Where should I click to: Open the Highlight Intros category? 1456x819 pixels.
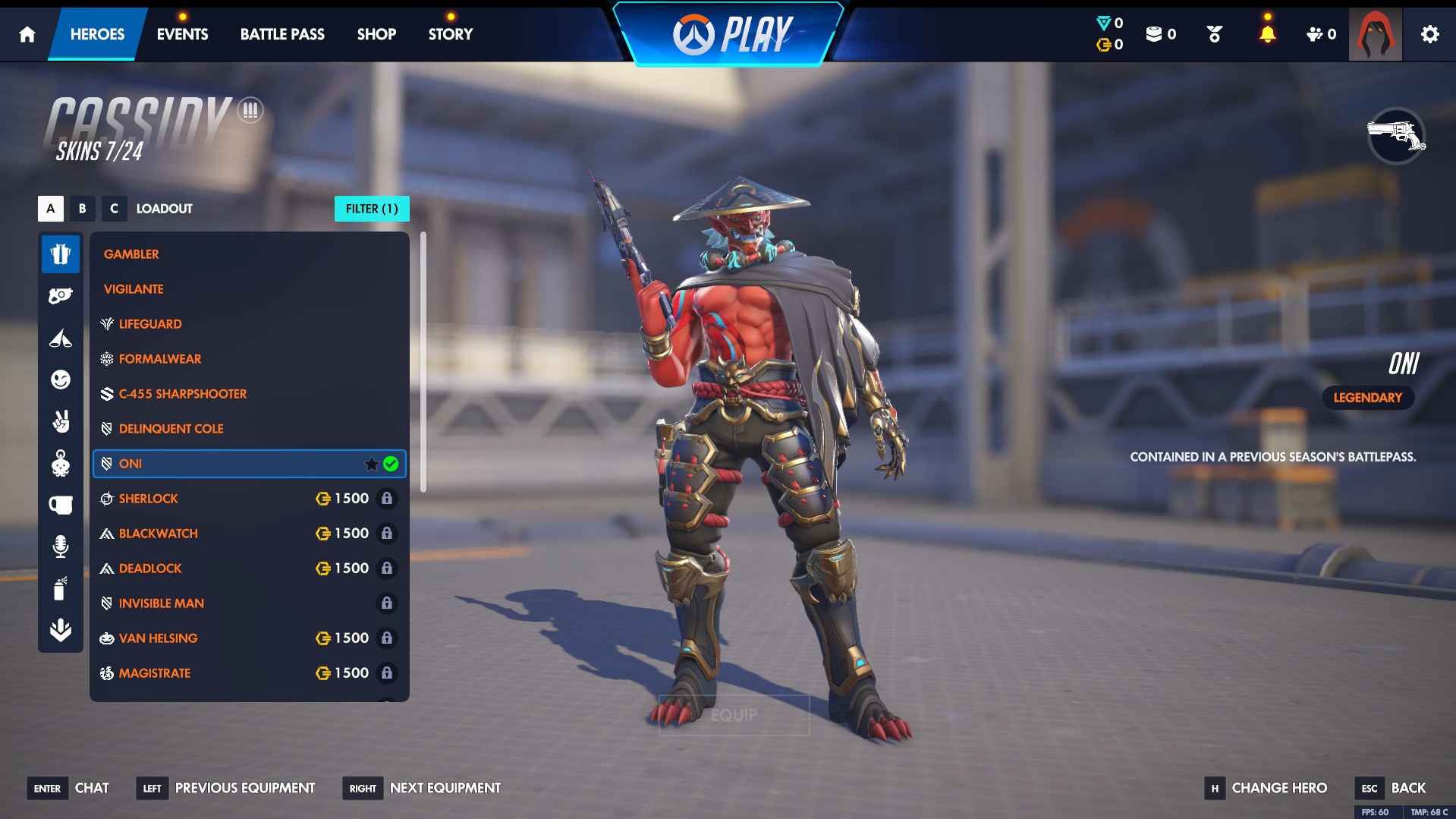[x=61, y=339]
